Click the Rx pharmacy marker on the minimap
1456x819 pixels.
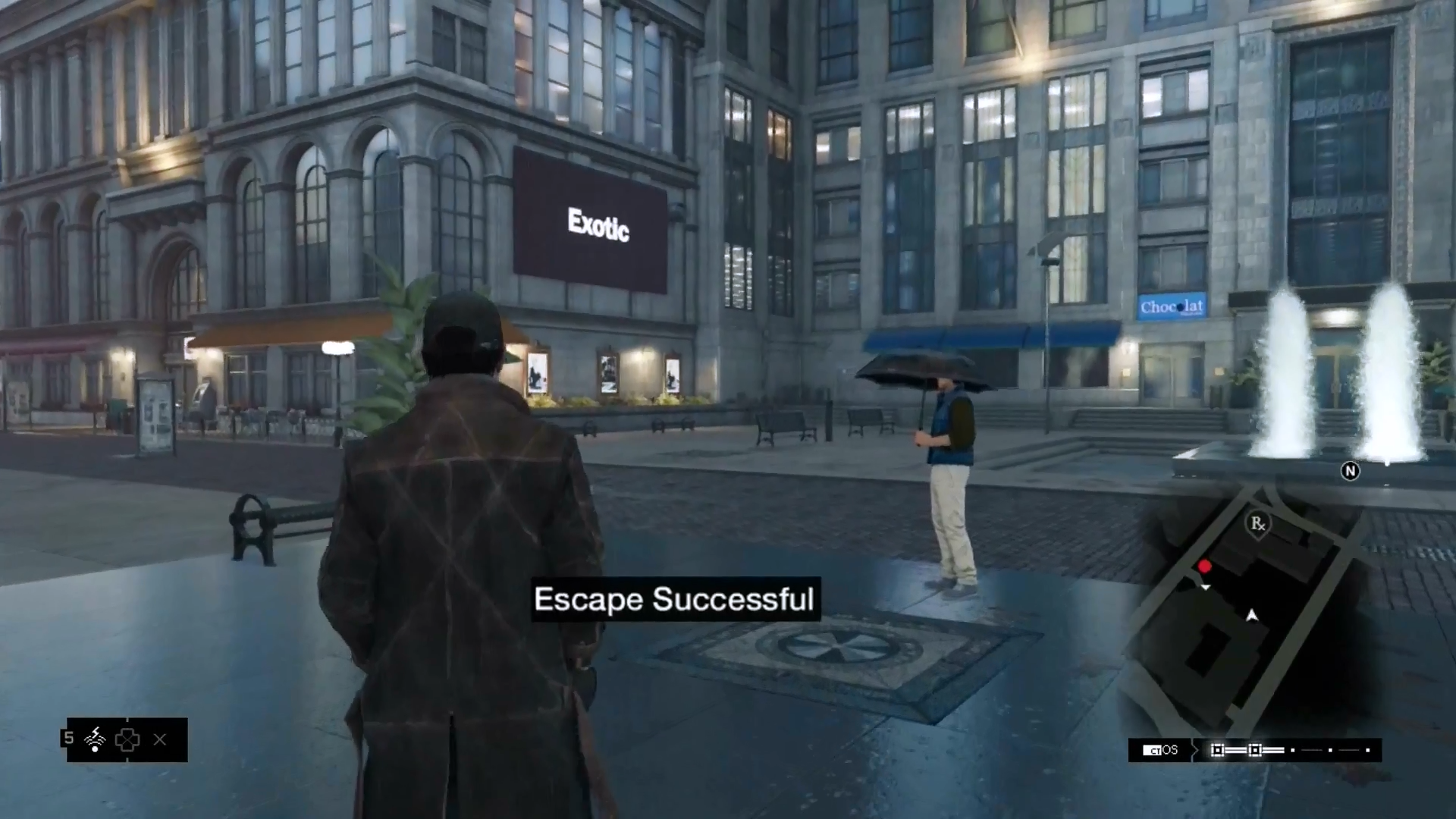(1258, 523)
